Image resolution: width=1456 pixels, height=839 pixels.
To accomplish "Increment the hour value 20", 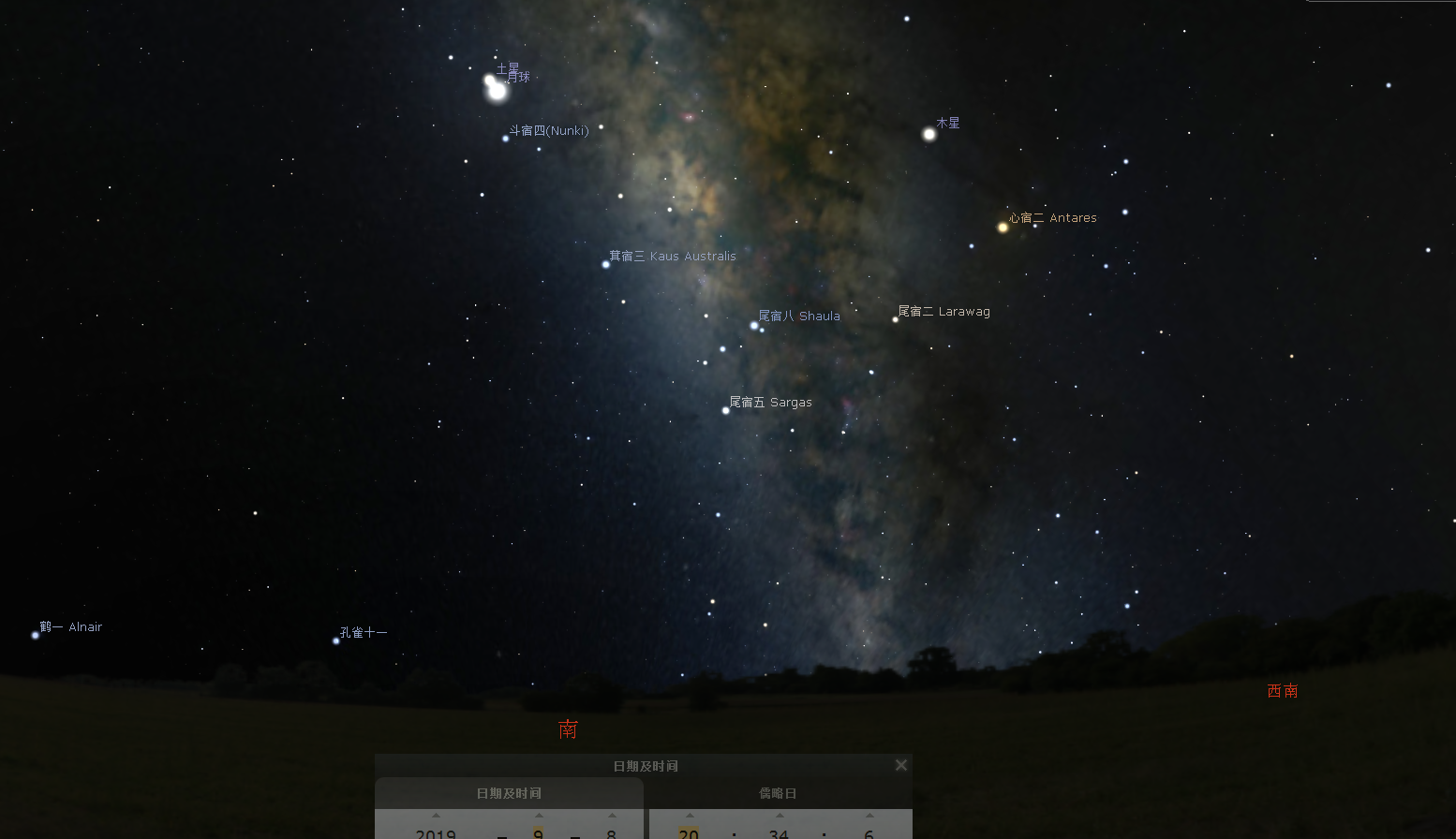I will coord(689,815).
